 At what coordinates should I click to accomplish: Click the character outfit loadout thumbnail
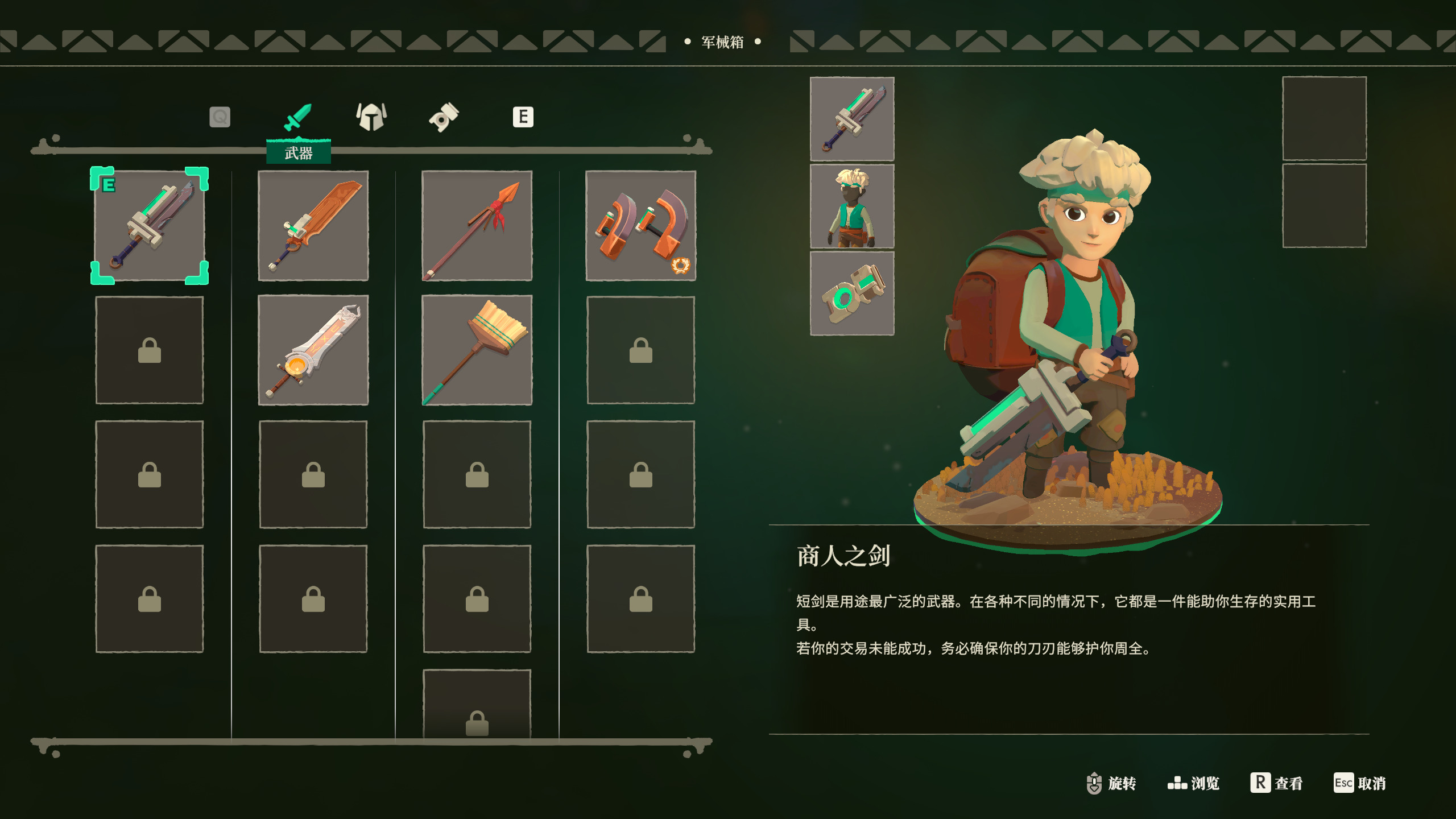pos(852,206)
